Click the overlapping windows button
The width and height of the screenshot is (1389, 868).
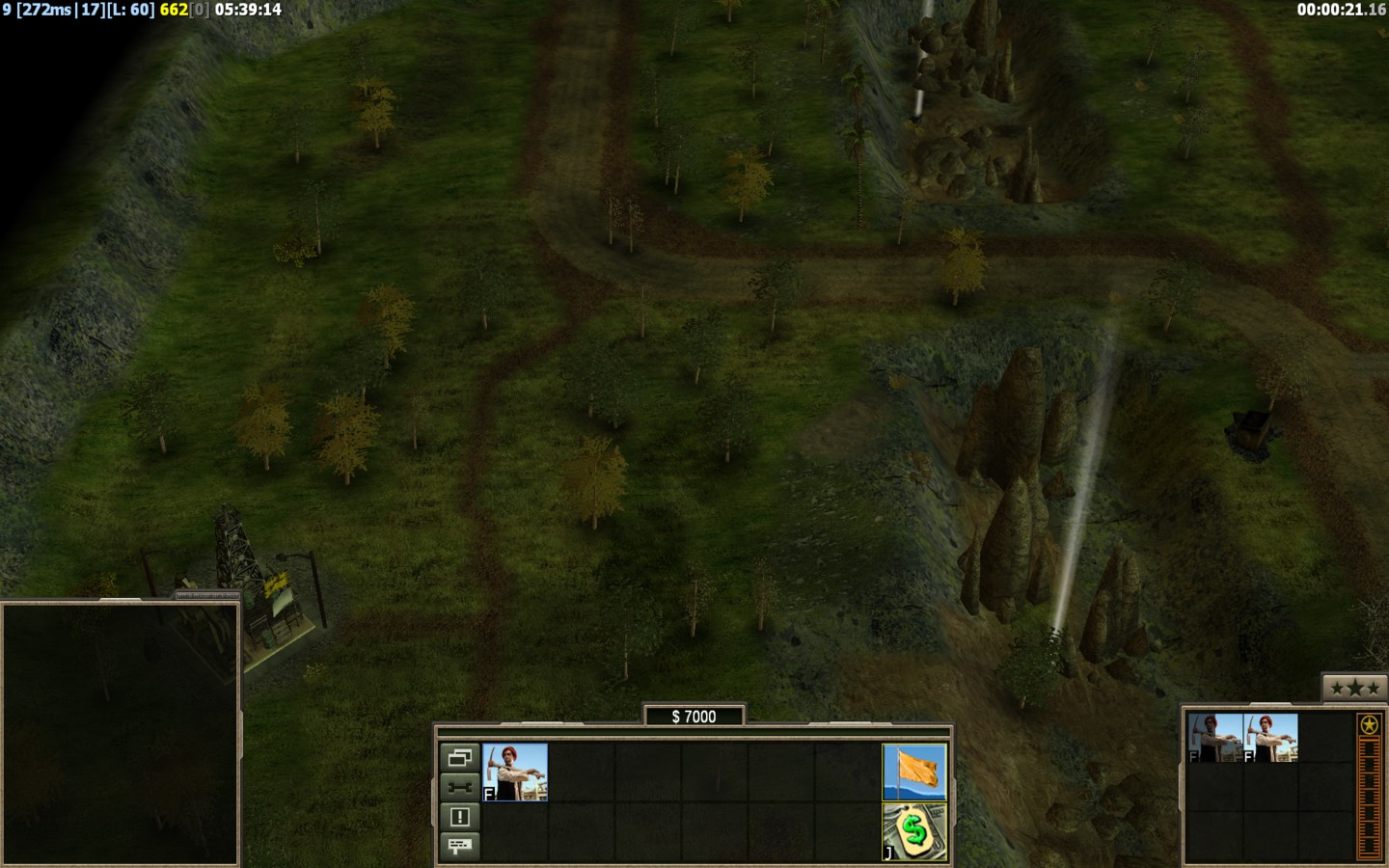click(459, 757)
